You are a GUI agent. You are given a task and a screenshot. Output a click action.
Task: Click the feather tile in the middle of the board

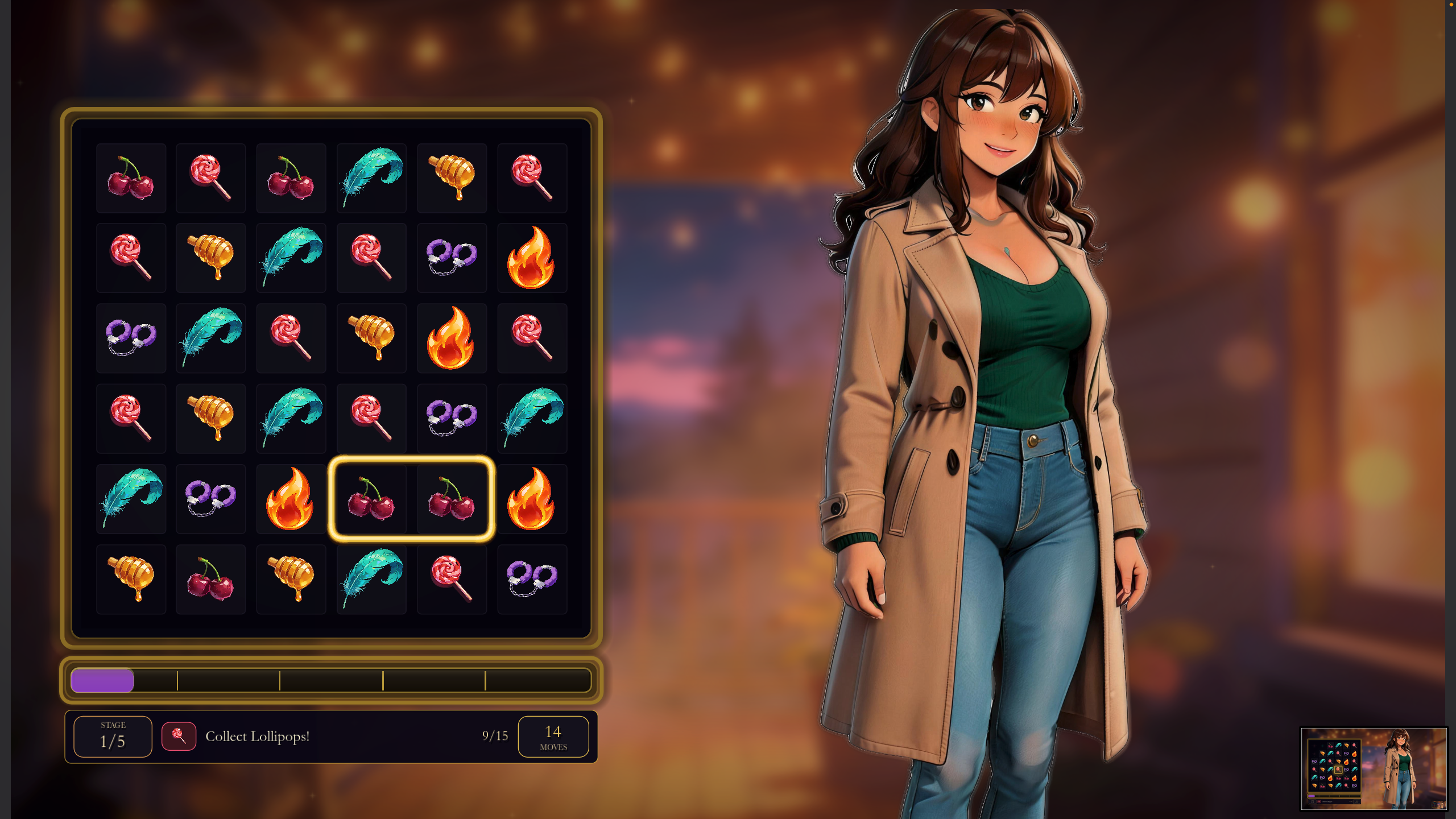pos(291,418)
